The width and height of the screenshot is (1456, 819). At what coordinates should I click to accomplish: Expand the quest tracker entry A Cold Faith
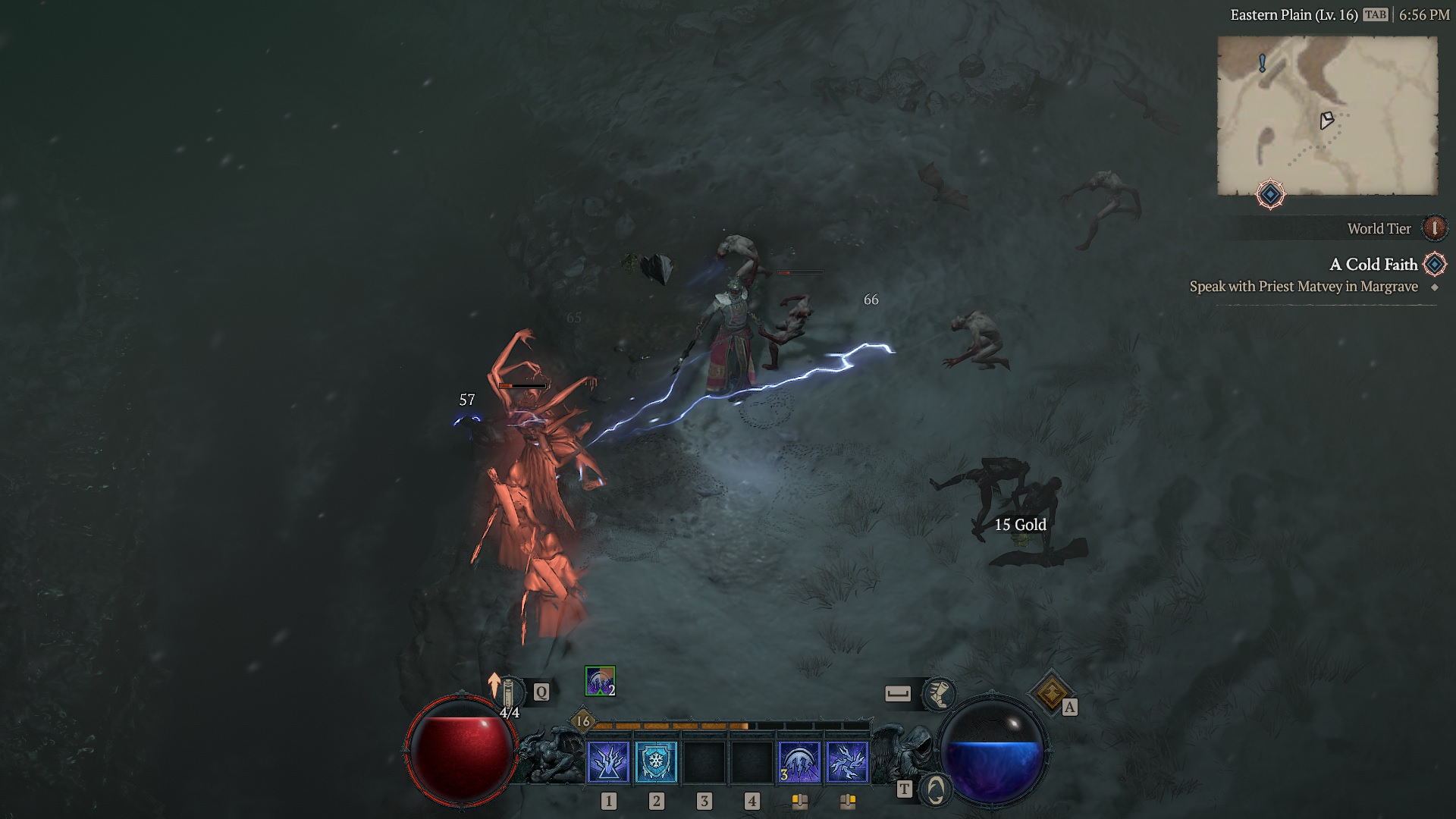click(x=1374, y=265)
